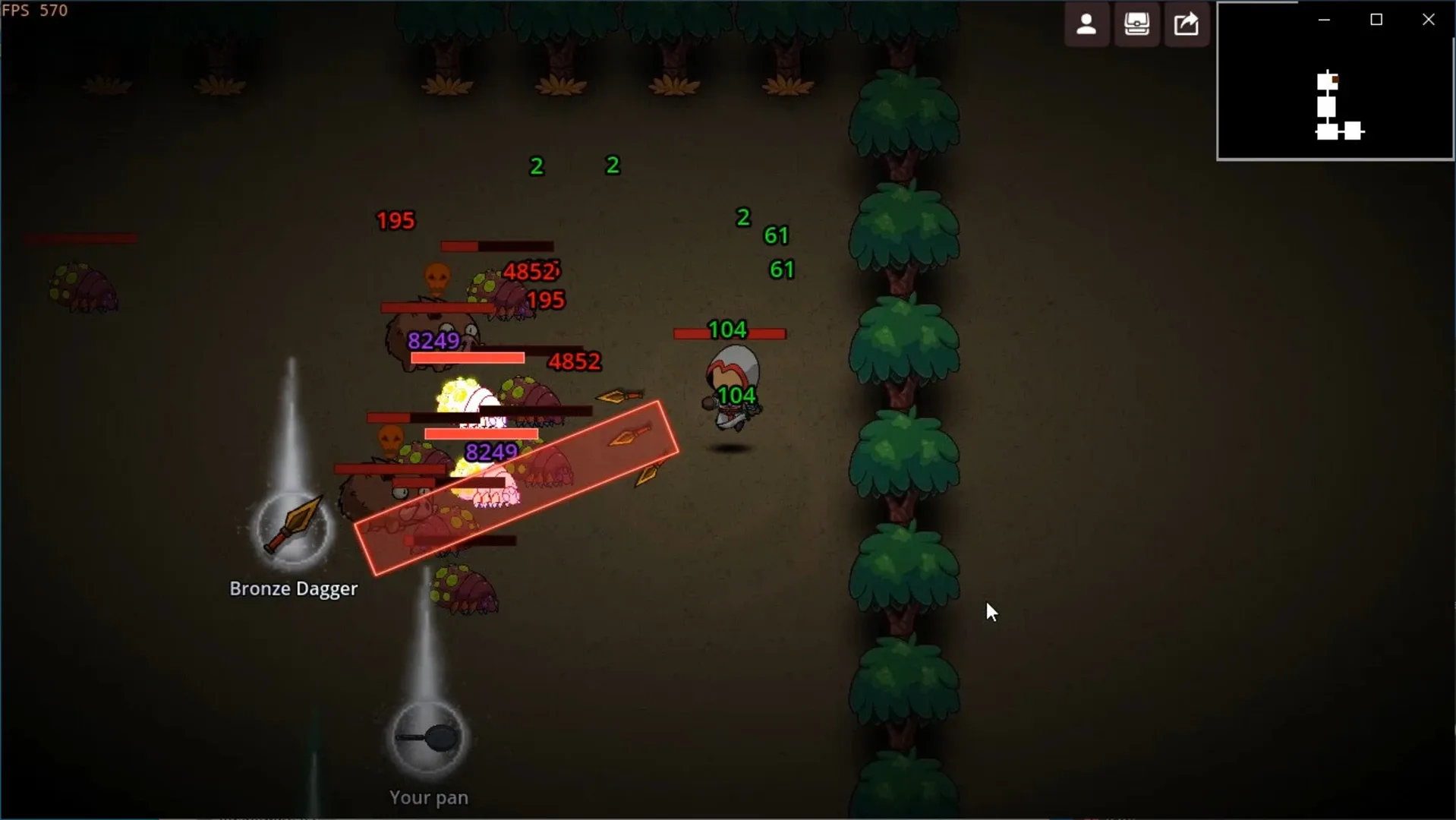Click the Your pan label text

coord(428,797)
